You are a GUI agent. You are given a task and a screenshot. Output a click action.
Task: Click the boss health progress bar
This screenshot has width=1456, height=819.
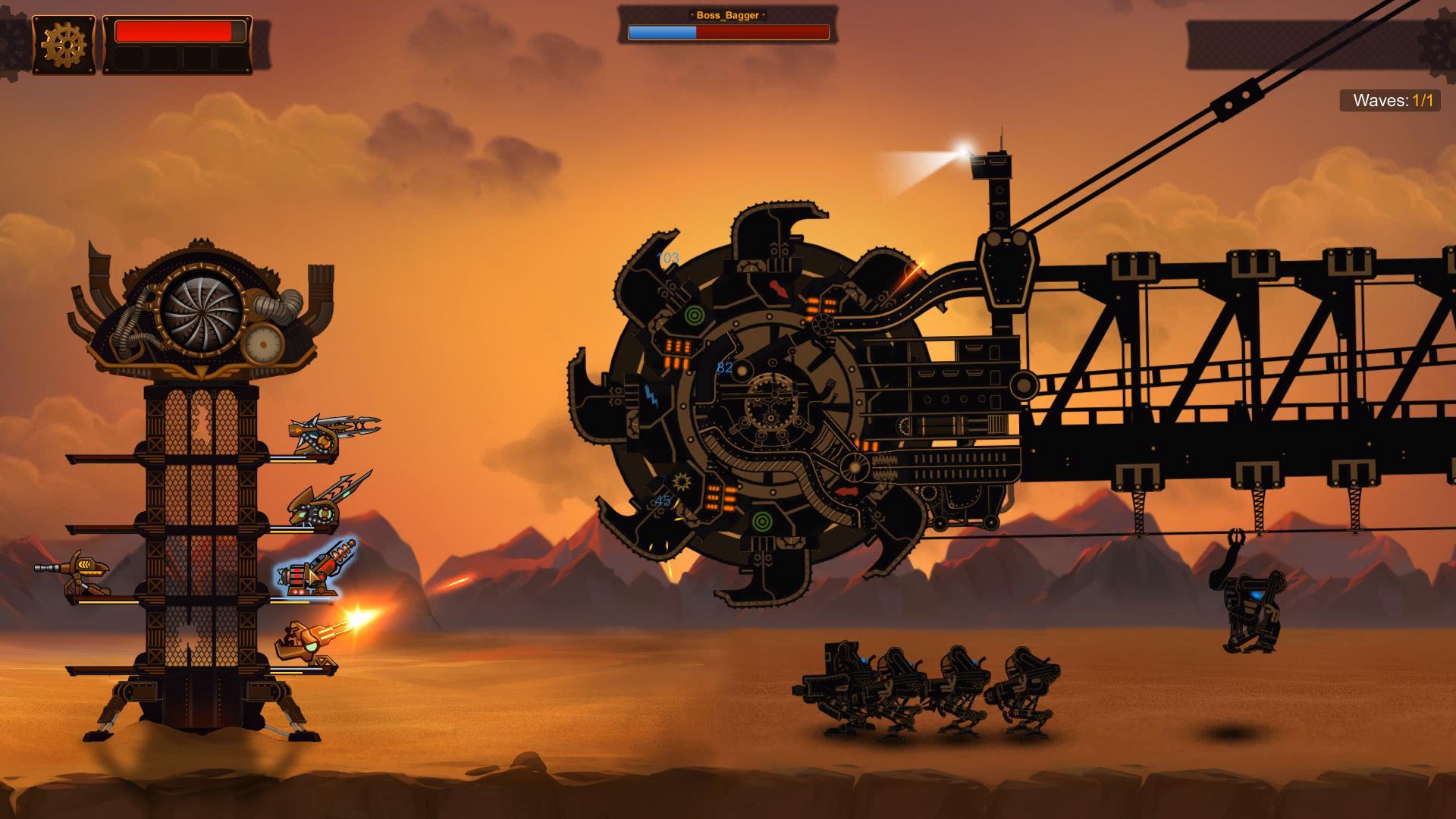pos(728,33)
